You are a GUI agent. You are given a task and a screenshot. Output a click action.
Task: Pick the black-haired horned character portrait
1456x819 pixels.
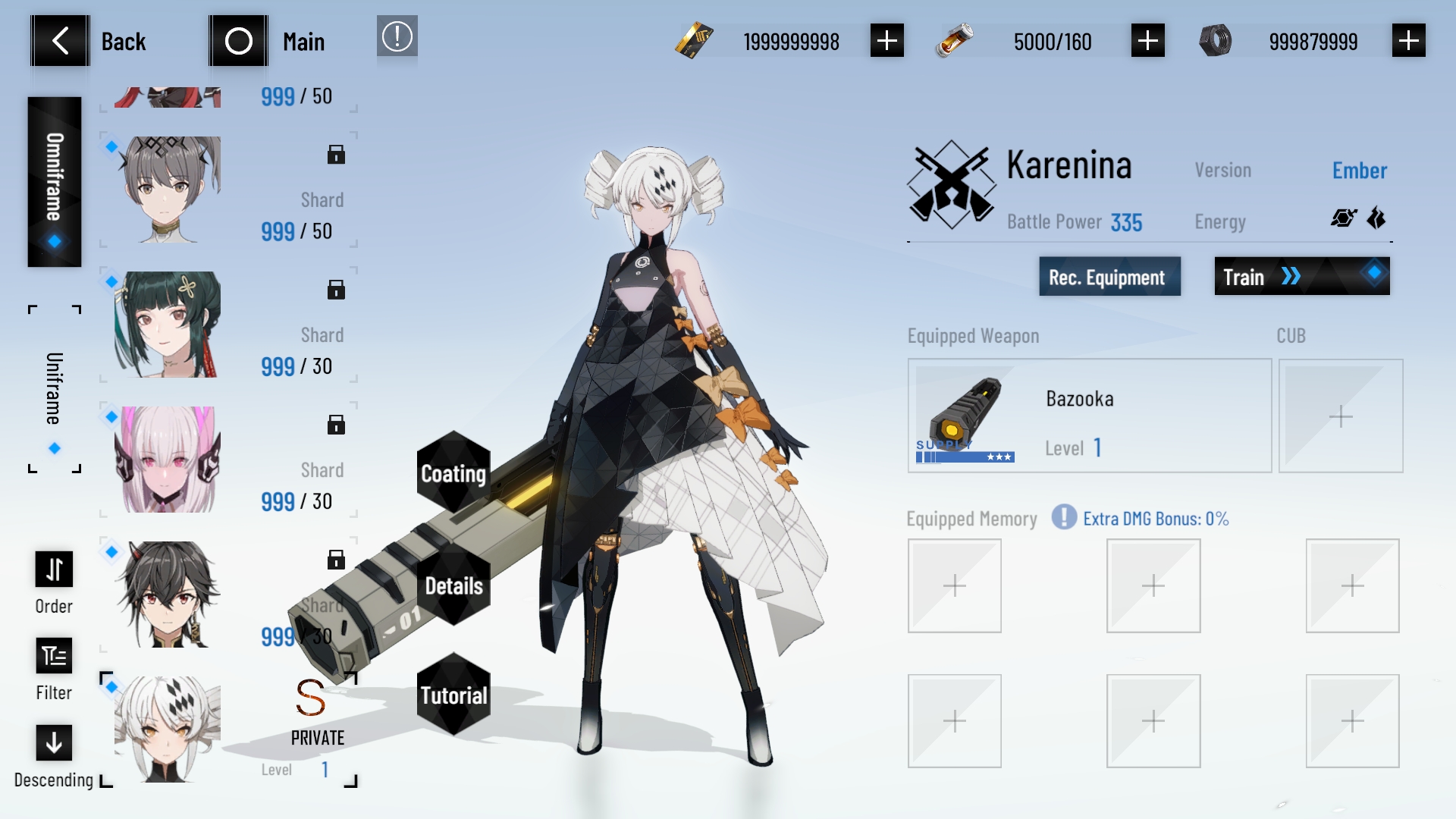pos(168,595)
